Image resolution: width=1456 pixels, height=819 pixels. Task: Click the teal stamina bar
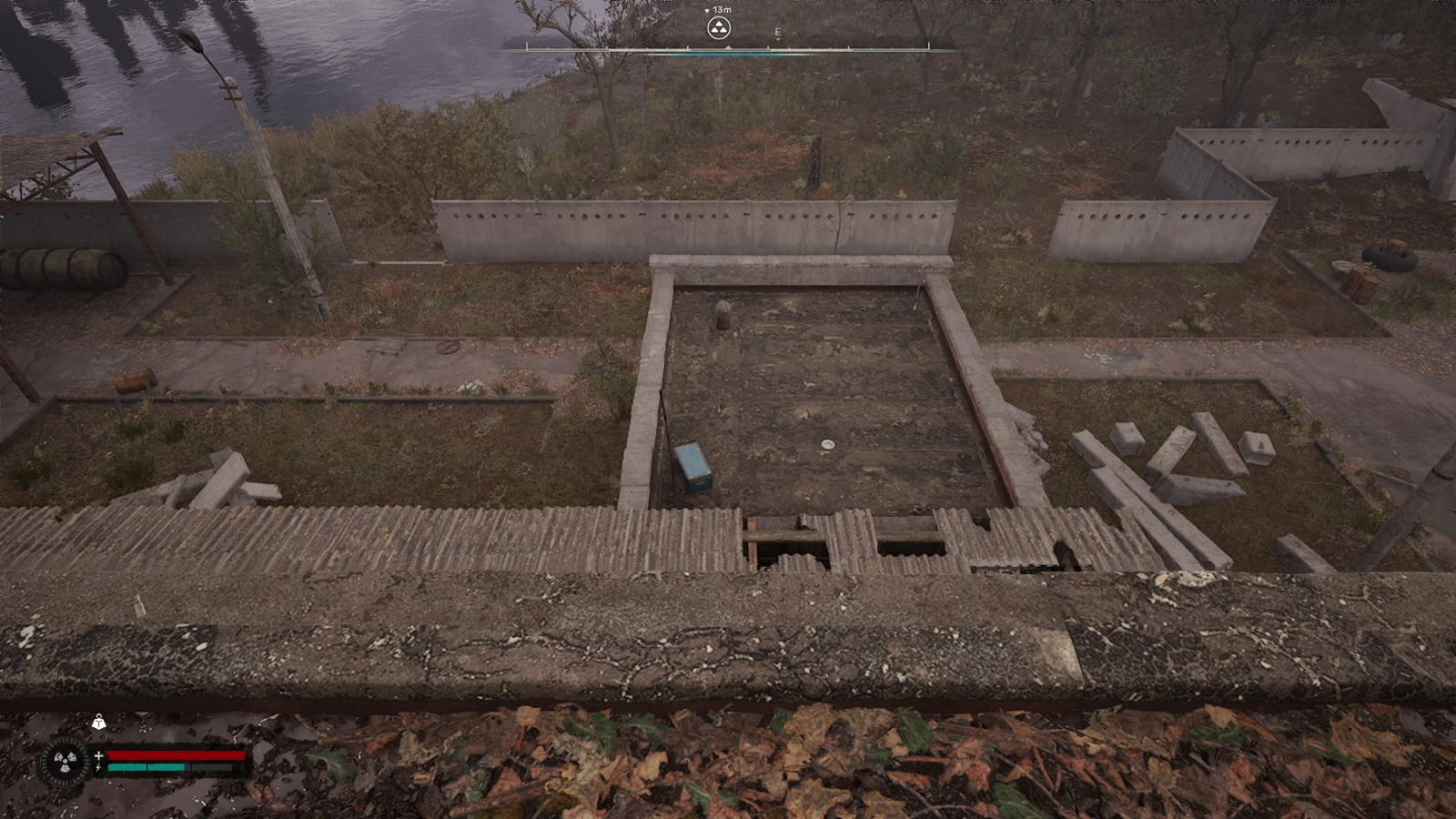click(x=146, y=767)
